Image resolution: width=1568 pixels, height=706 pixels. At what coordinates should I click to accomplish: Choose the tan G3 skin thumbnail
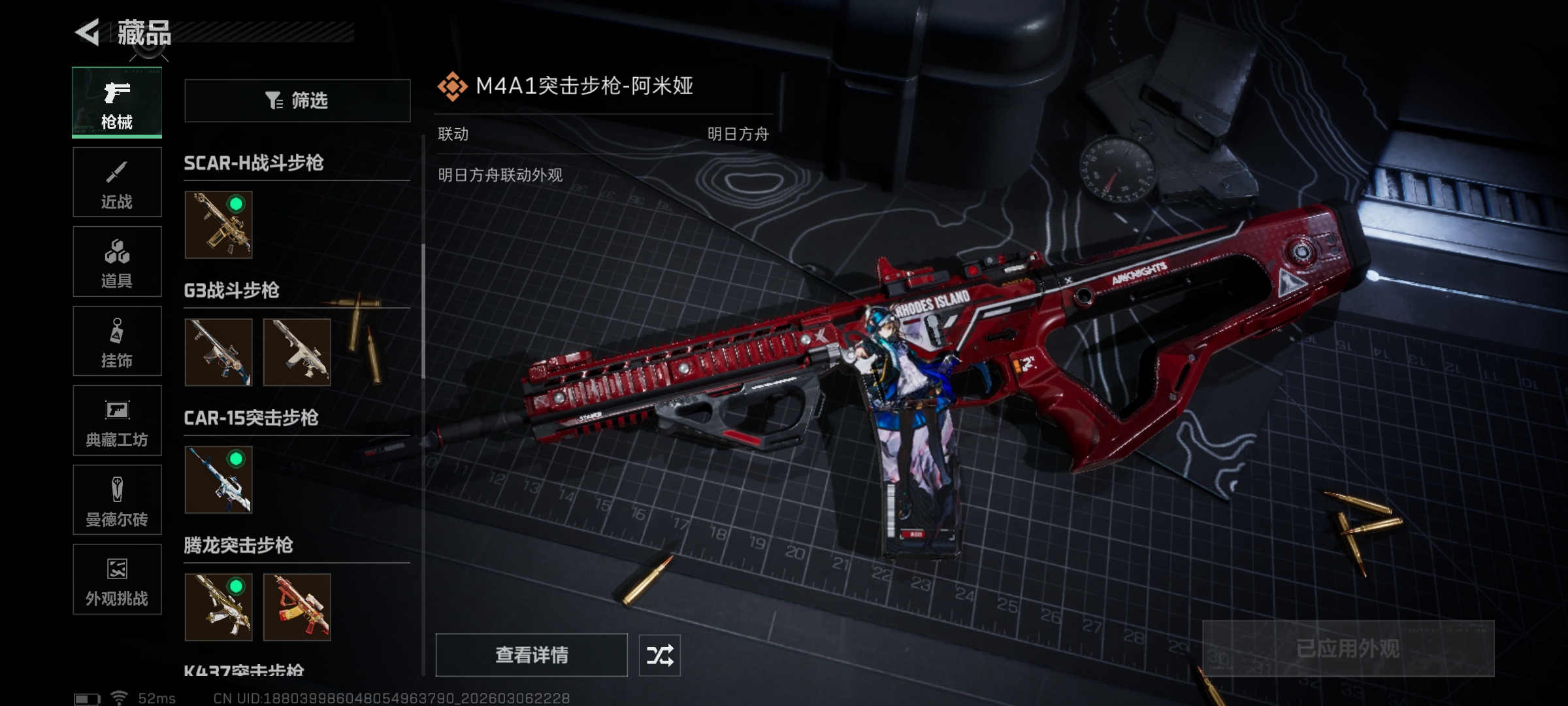(297, 352)
